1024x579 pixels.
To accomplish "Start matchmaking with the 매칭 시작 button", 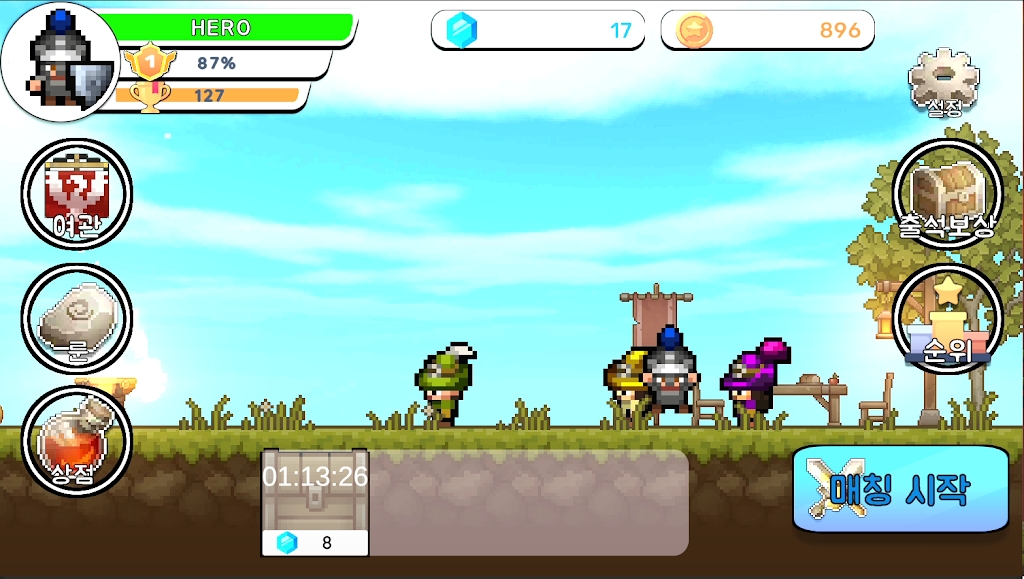I will (x=900, y=489).
